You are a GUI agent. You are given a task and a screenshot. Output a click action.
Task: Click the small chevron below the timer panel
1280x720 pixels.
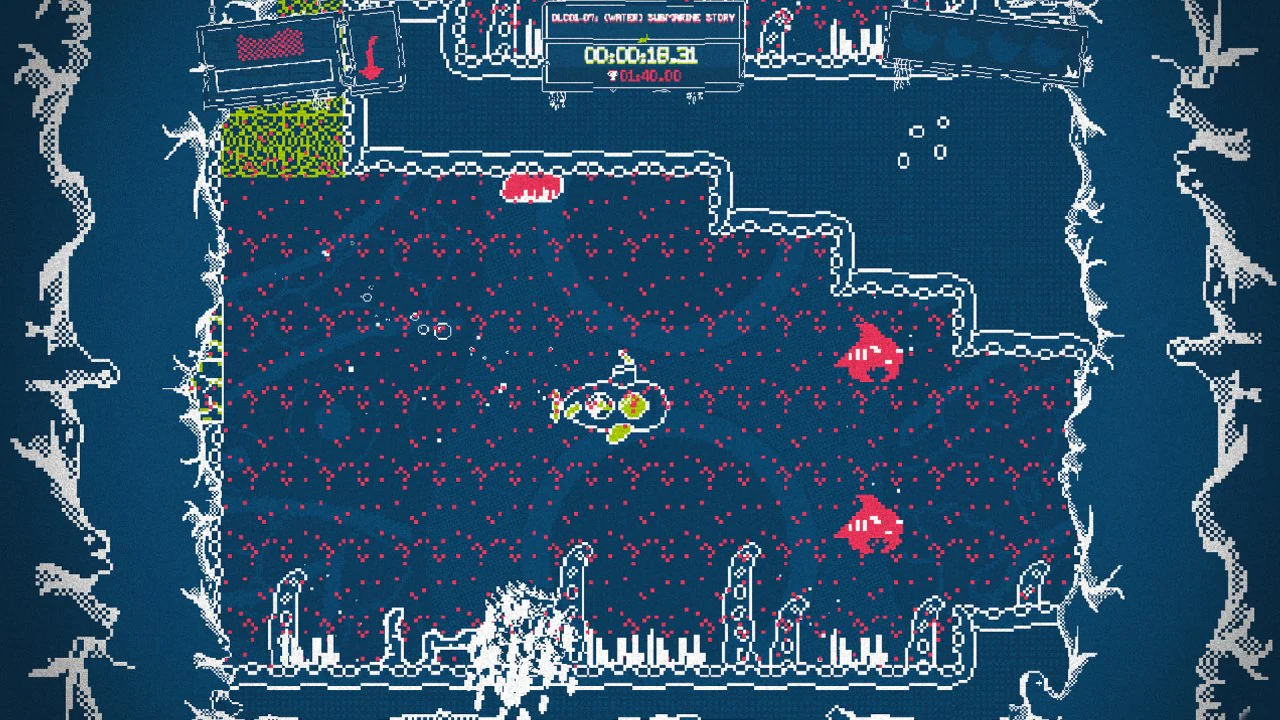614,89
